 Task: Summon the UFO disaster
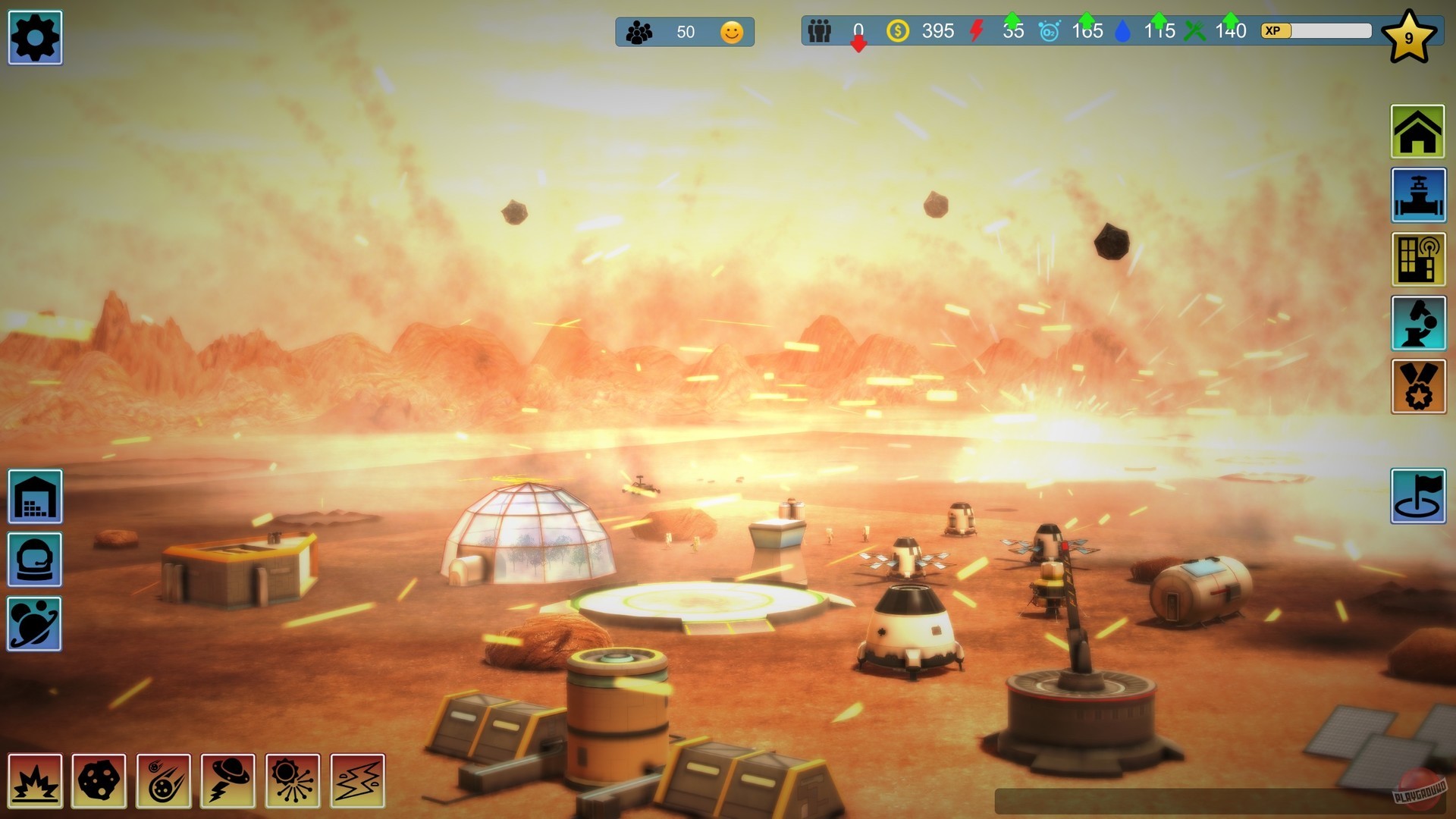pos(230,780)
